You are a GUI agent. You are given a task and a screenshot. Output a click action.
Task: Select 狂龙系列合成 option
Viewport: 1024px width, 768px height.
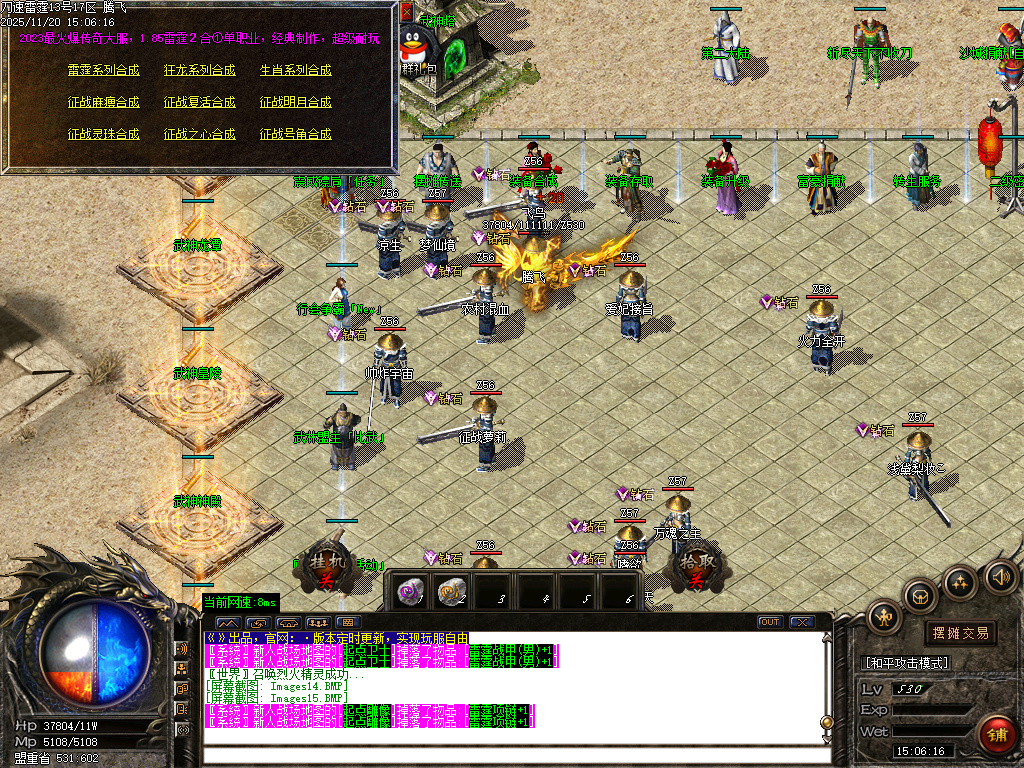coord(199,70)
